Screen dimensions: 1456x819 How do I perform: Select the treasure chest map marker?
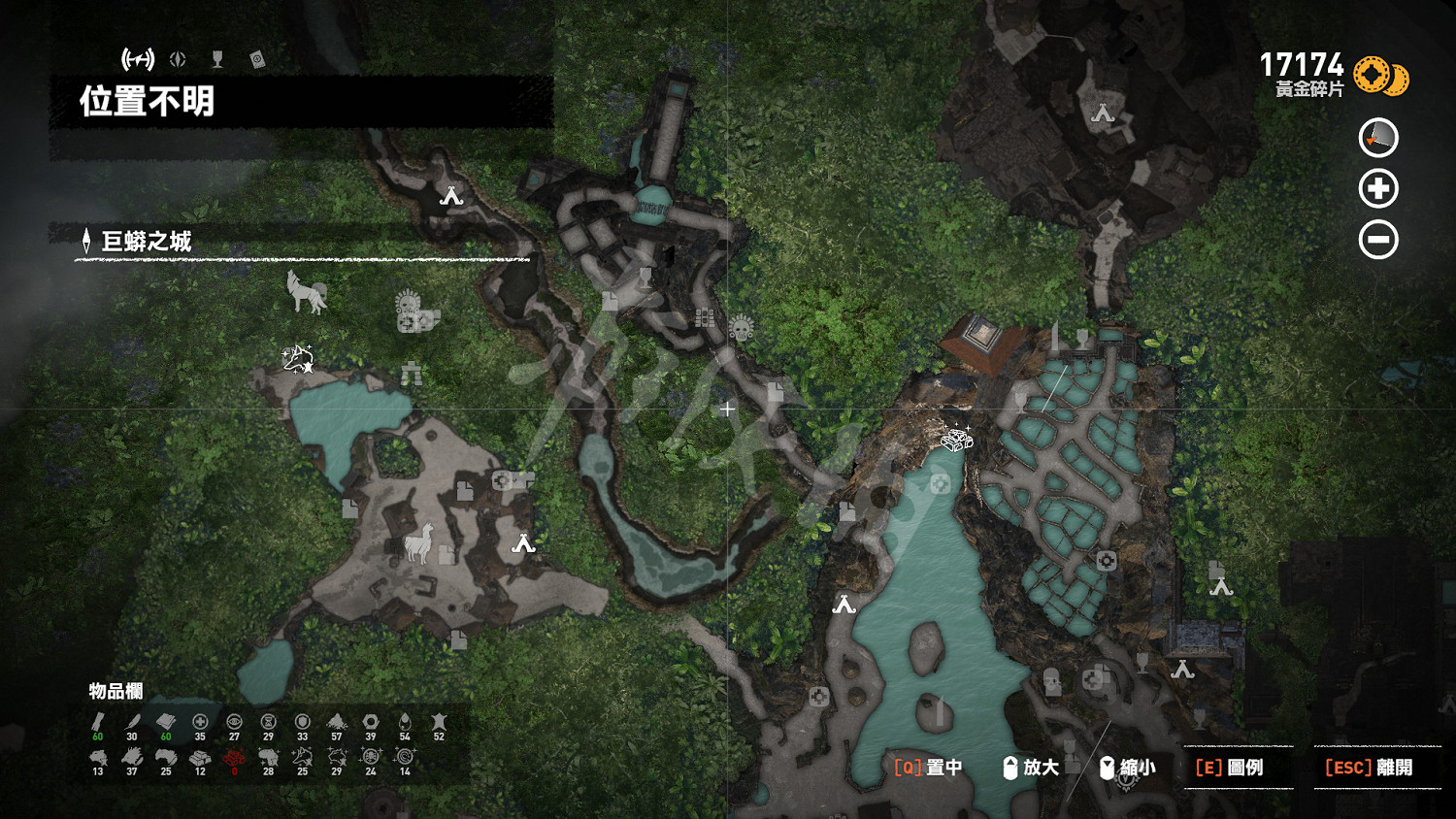(957, 440)
